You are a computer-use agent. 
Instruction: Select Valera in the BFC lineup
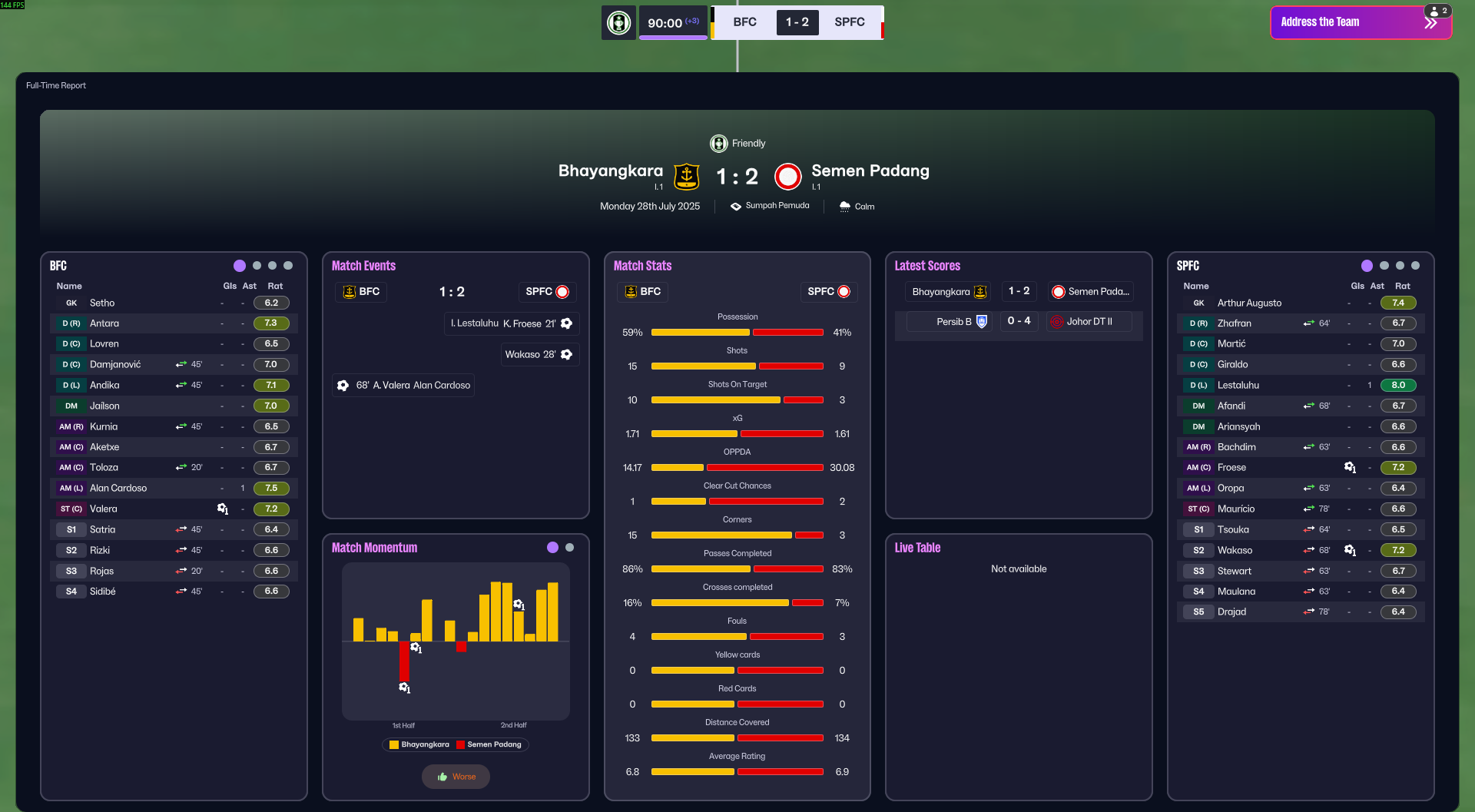[104, 509]
